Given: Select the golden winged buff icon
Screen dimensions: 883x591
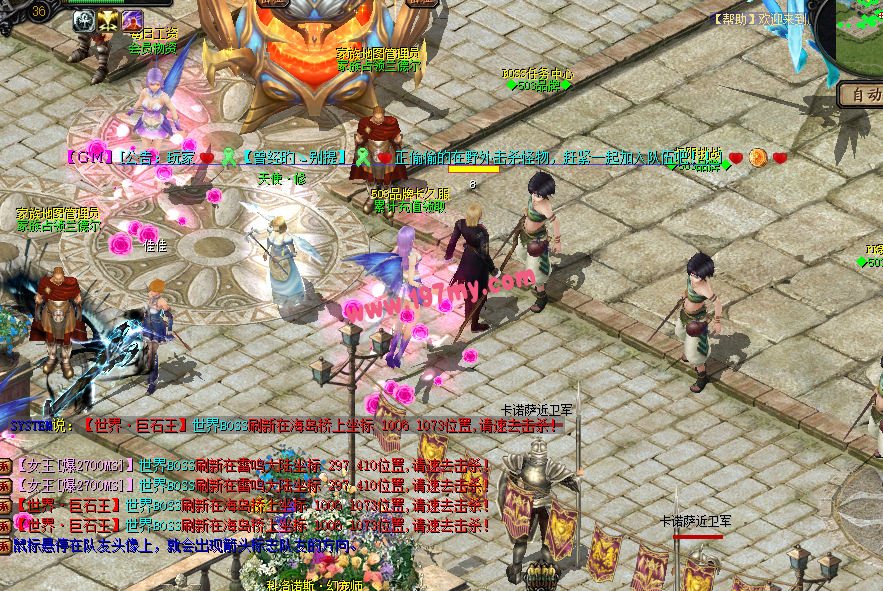Looking at the screenshot, I should pos(107,22).
